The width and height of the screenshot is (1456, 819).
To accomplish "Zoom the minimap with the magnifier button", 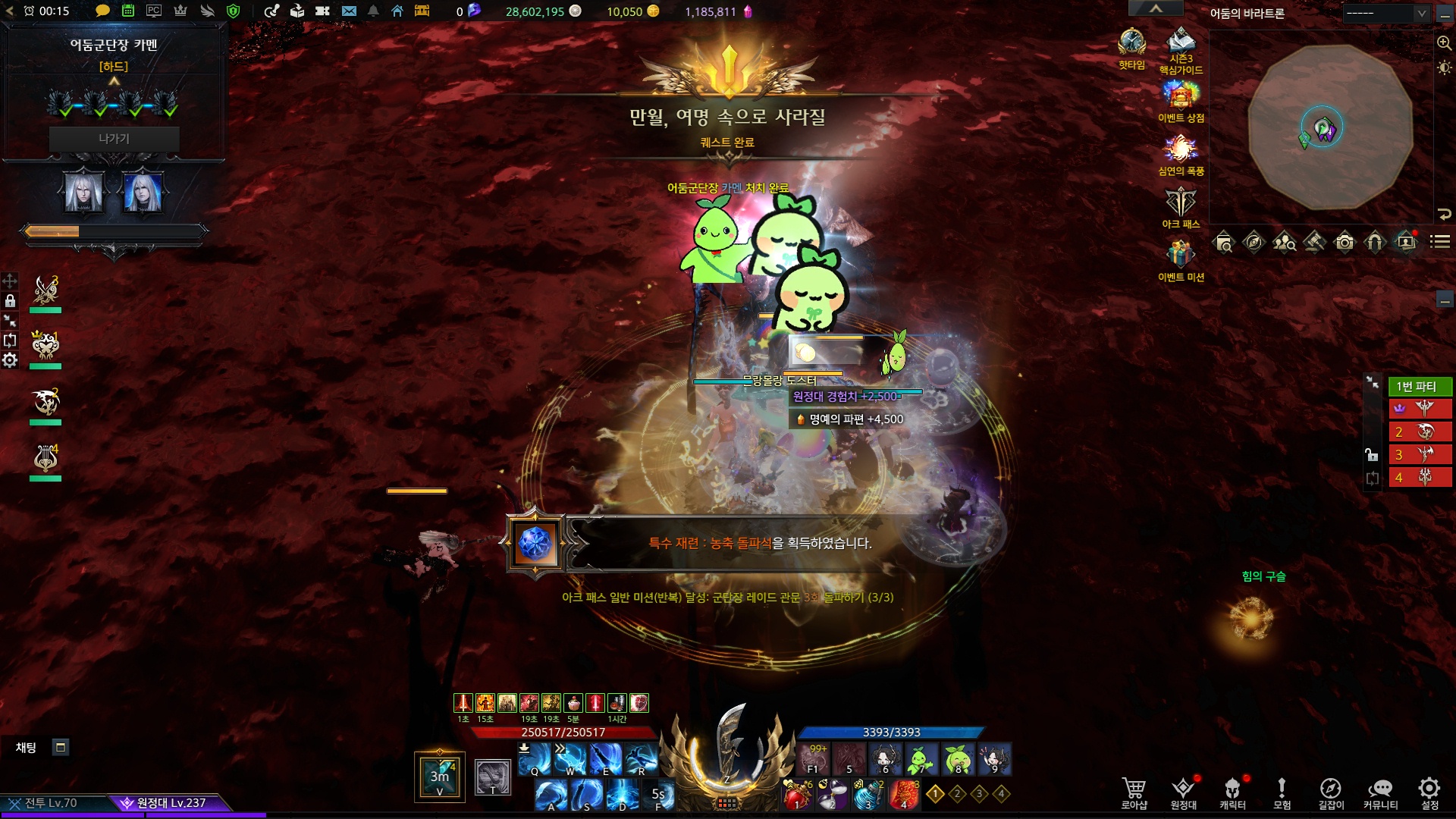I will pos(1444,43).
